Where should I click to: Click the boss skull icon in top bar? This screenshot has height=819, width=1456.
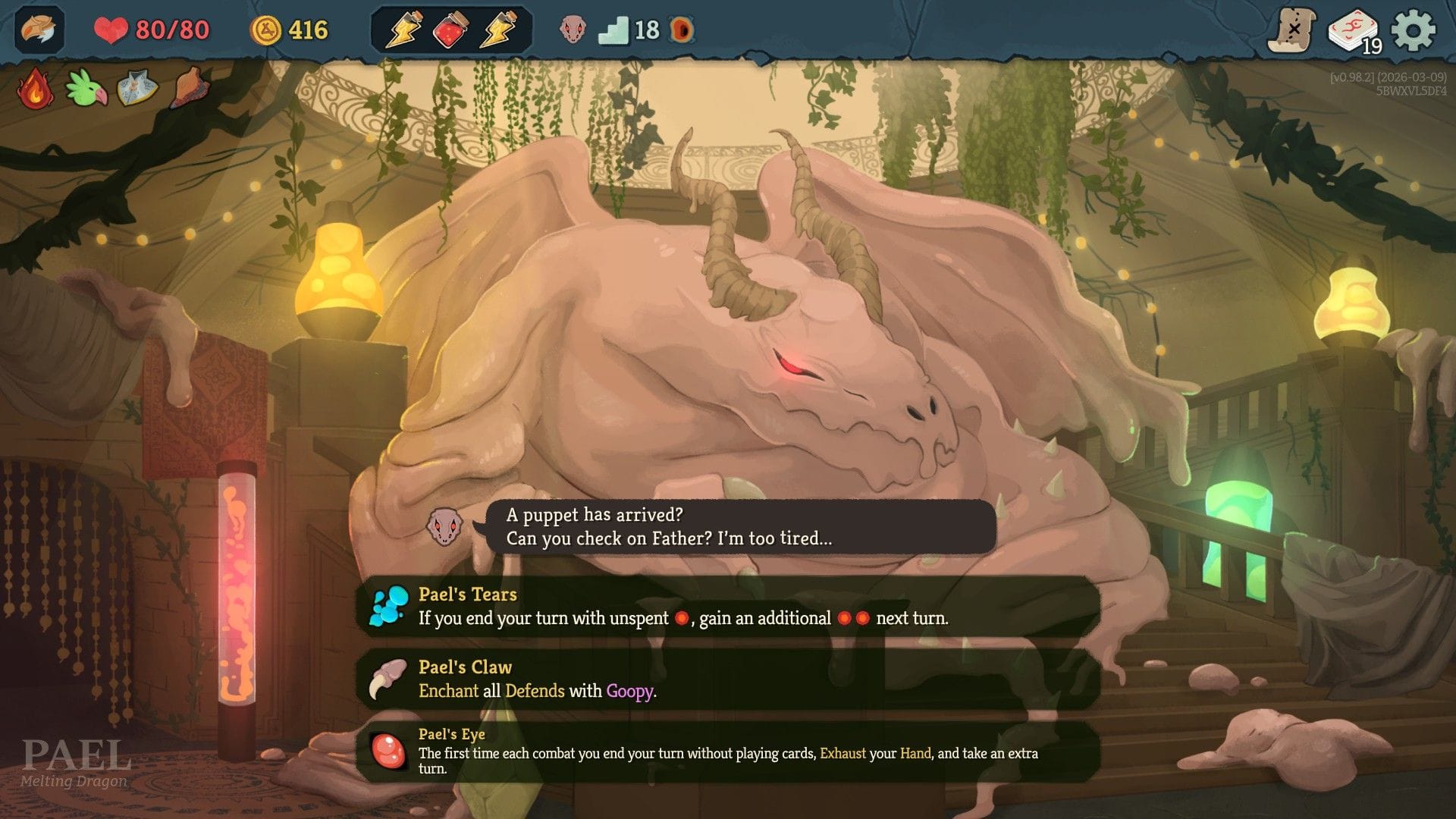point(573,30)
